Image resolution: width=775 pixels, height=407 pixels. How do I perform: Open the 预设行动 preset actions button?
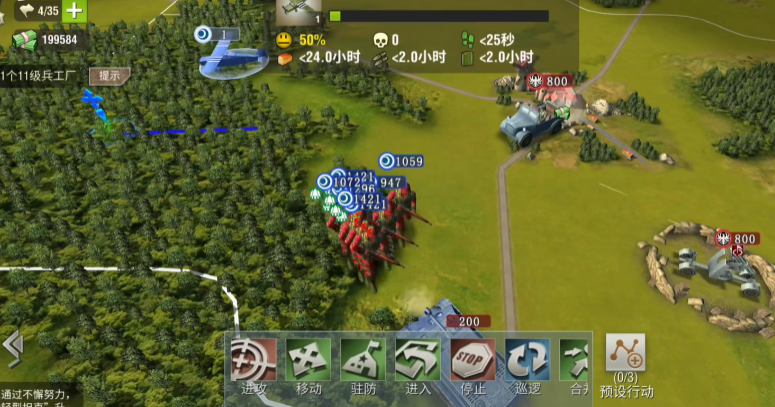626,360
